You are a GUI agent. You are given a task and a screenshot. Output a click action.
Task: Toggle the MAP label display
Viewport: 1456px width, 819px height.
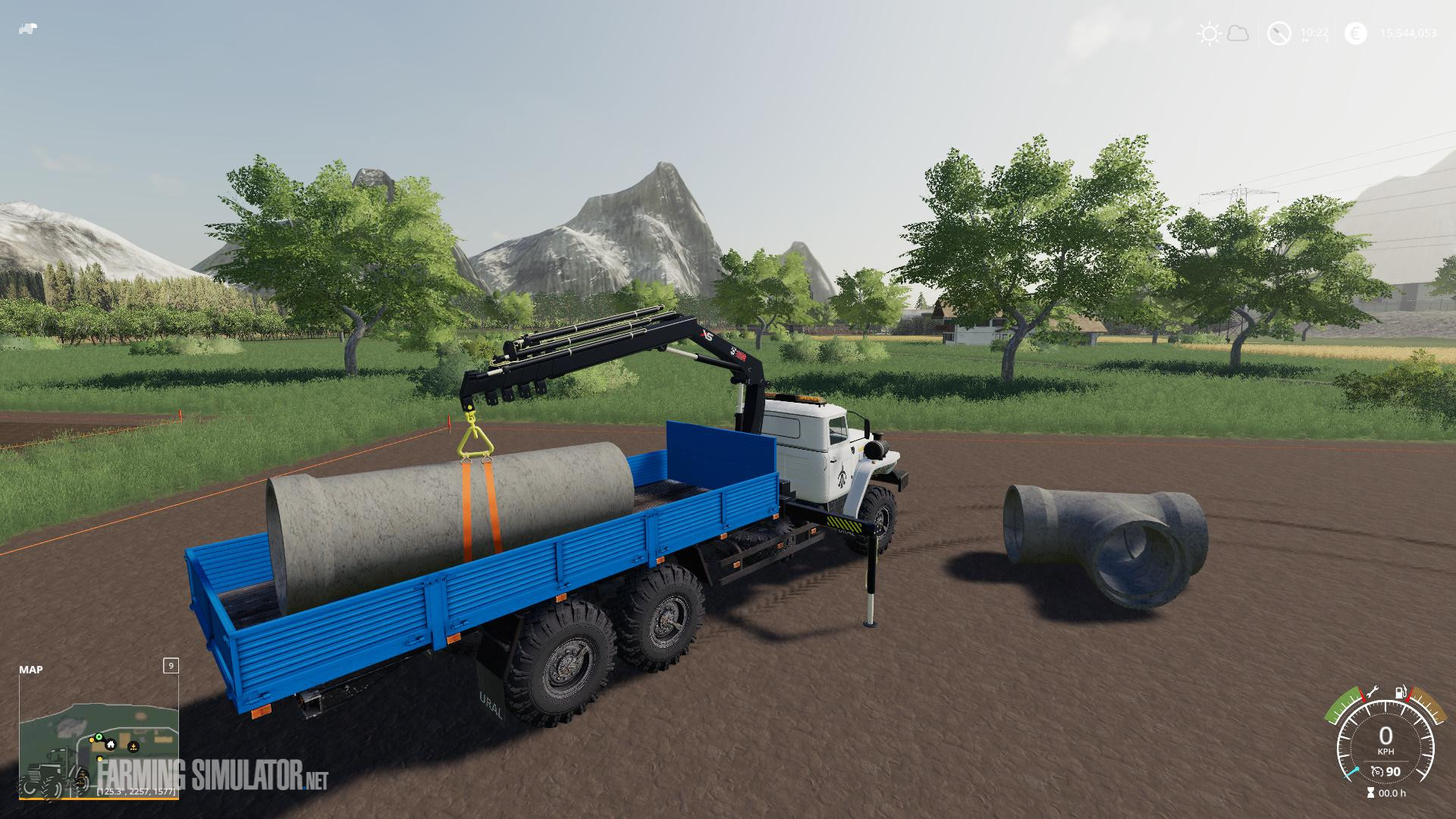[x=31, y=670]
